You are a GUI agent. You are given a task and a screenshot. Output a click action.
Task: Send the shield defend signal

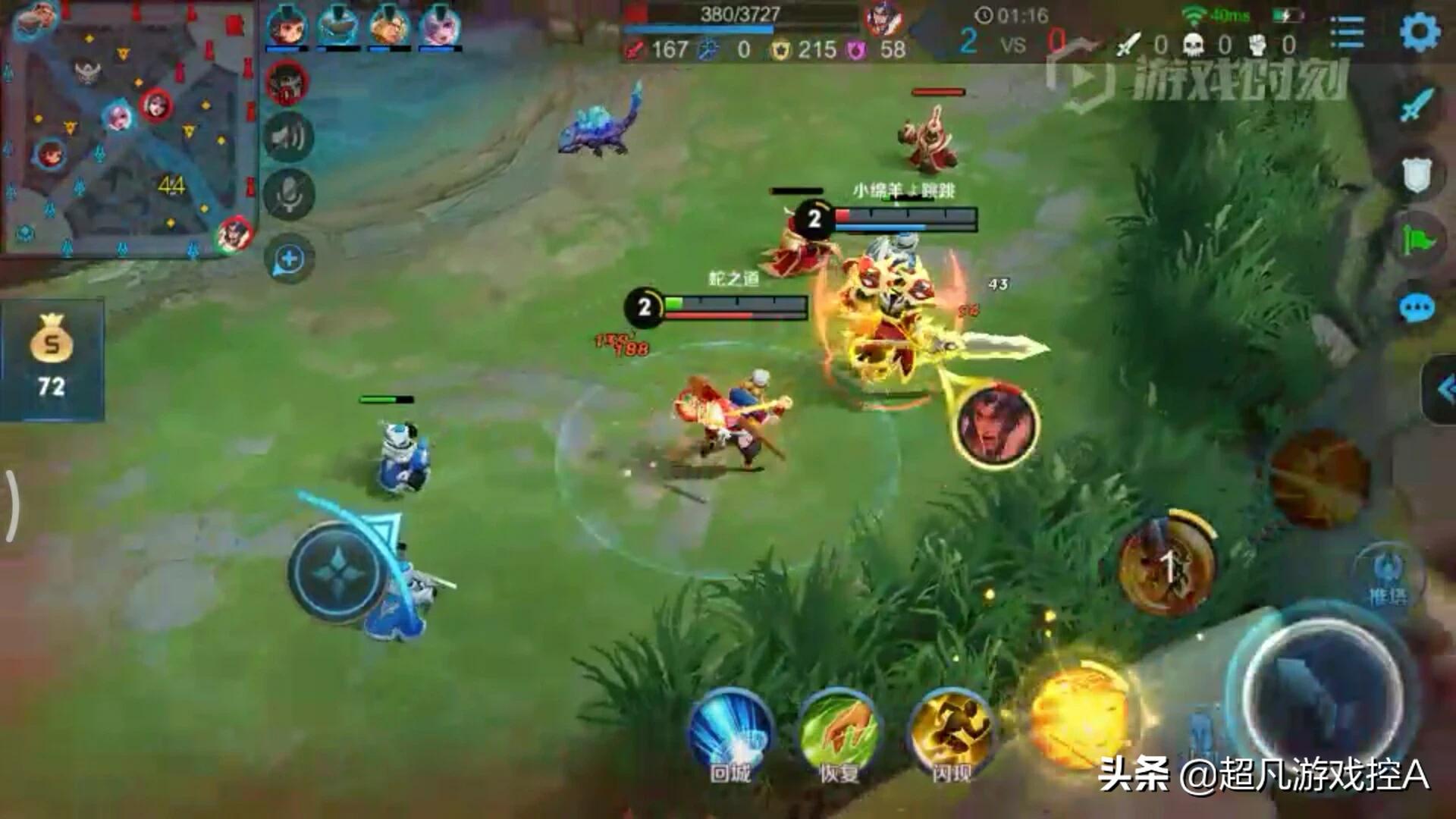[x=1416, y=174]
